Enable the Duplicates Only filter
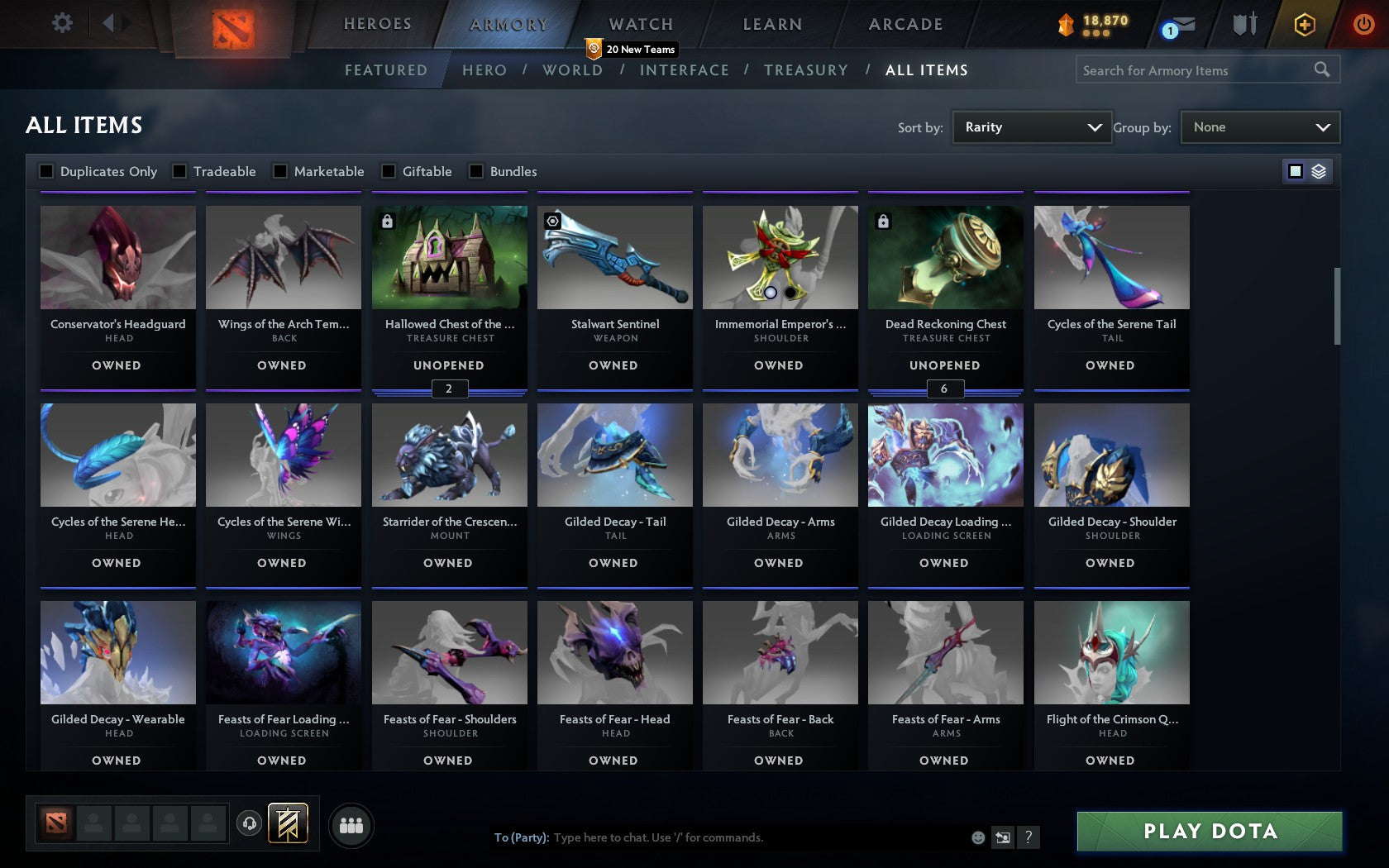This screenshot has width=1389, height=868. point(45,171)
